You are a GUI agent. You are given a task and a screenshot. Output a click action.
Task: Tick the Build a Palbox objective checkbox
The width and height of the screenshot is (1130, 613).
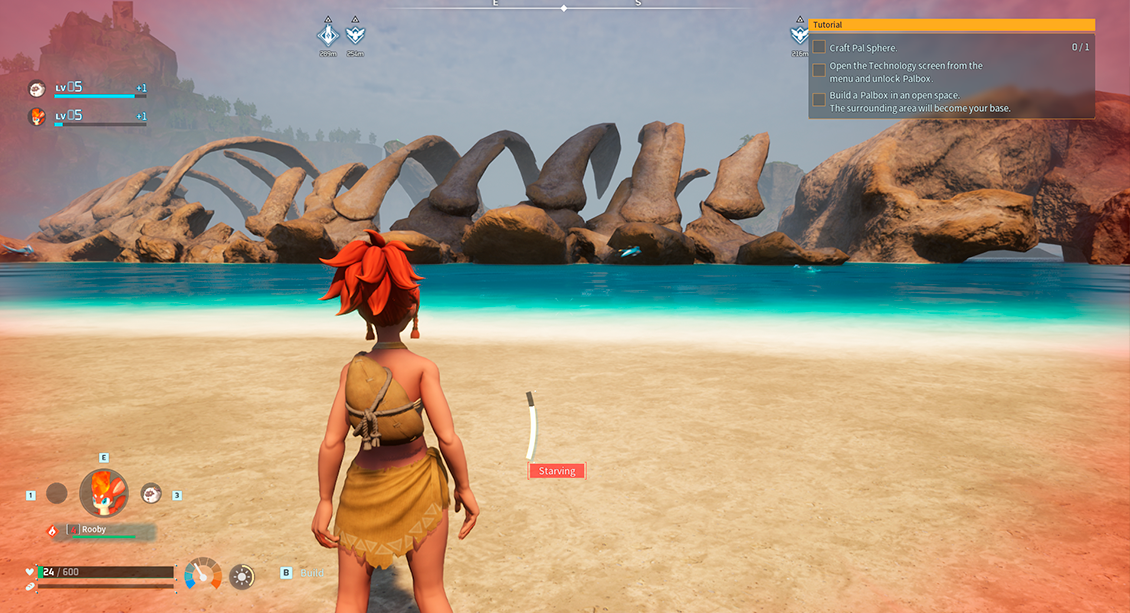coord(819,100)
